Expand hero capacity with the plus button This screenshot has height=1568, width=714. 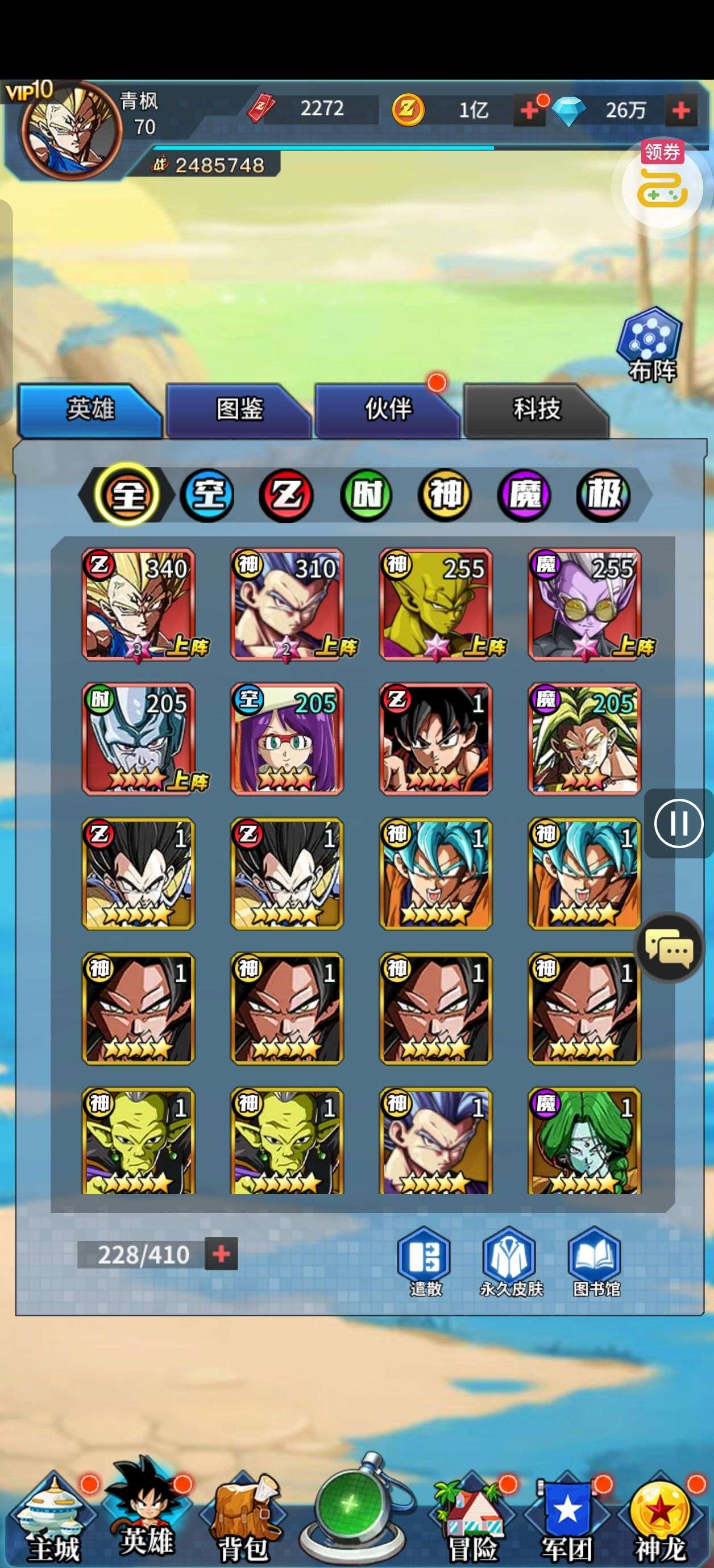tap(221, 1254)
